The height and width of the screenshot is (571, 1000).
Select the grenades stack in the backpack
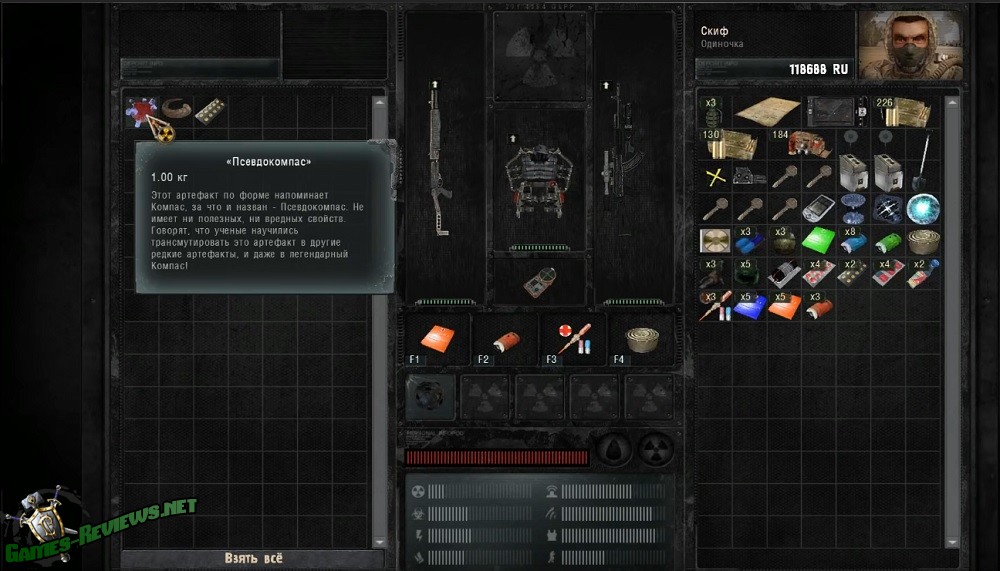click(715, 110)
